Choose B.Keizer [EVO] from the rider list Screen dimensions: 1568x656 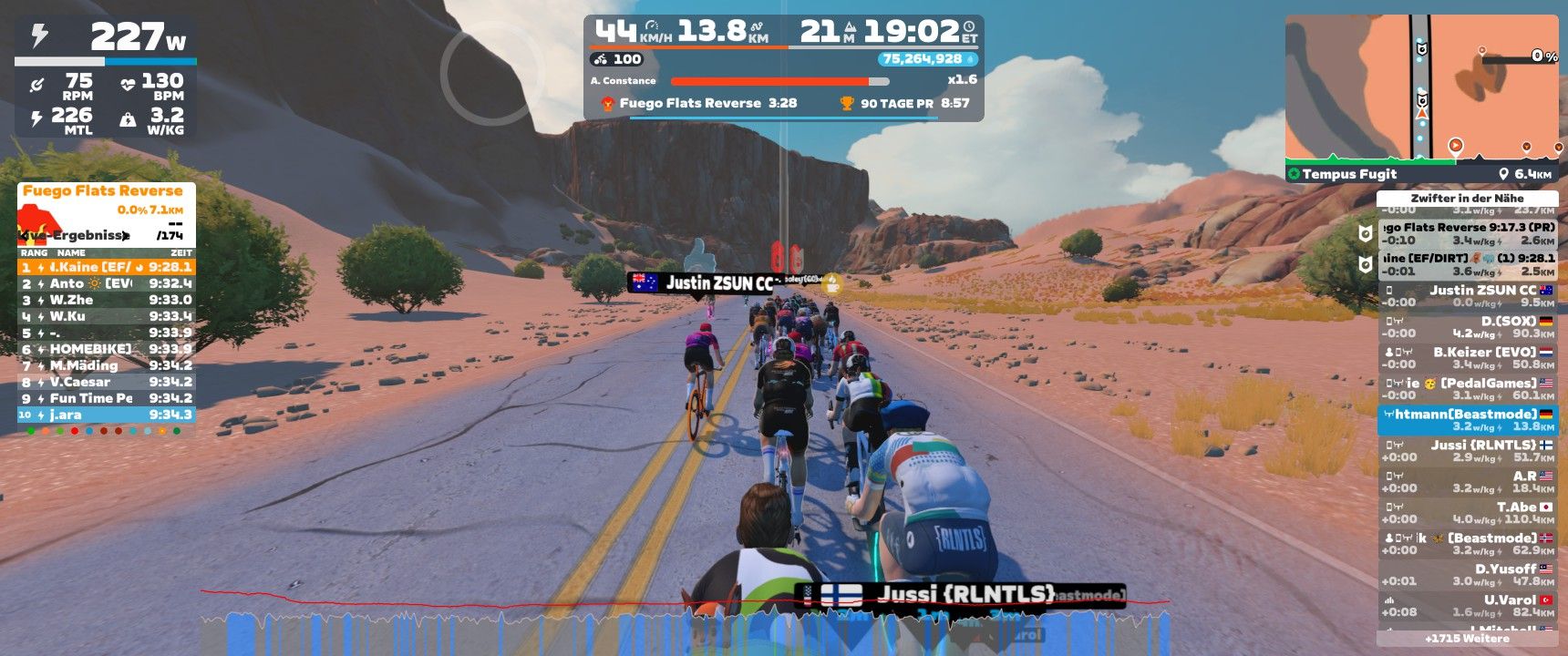(x=1468, y=358)
